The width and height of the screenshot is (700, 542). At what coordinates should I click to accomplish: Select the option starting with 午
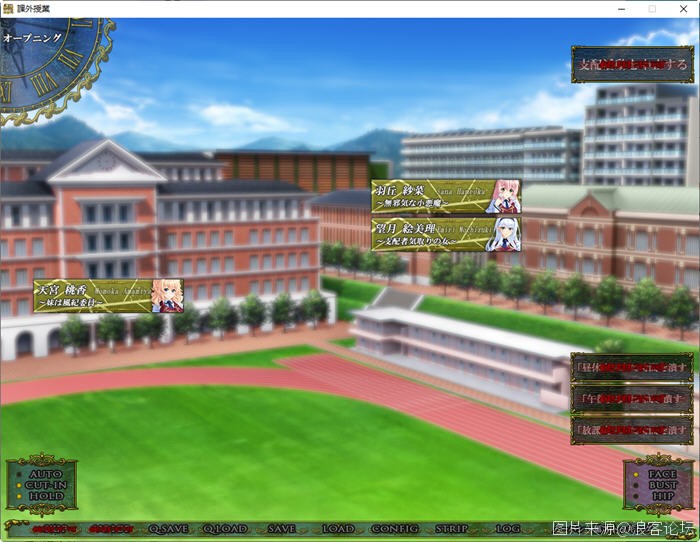[x=632, y=399]
